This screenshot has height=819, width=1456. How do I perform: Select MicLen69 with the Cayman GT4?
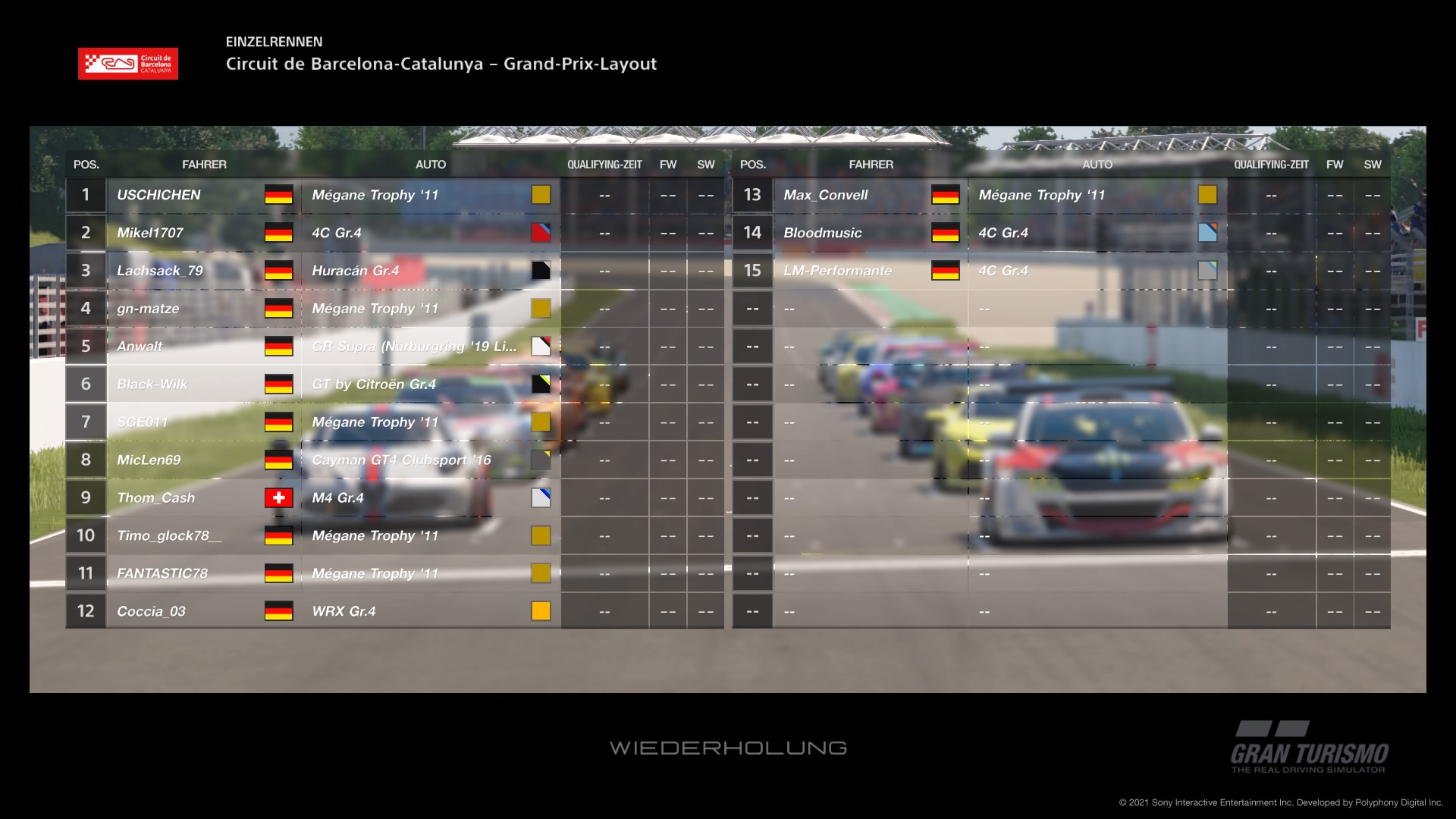click(149, 460)
